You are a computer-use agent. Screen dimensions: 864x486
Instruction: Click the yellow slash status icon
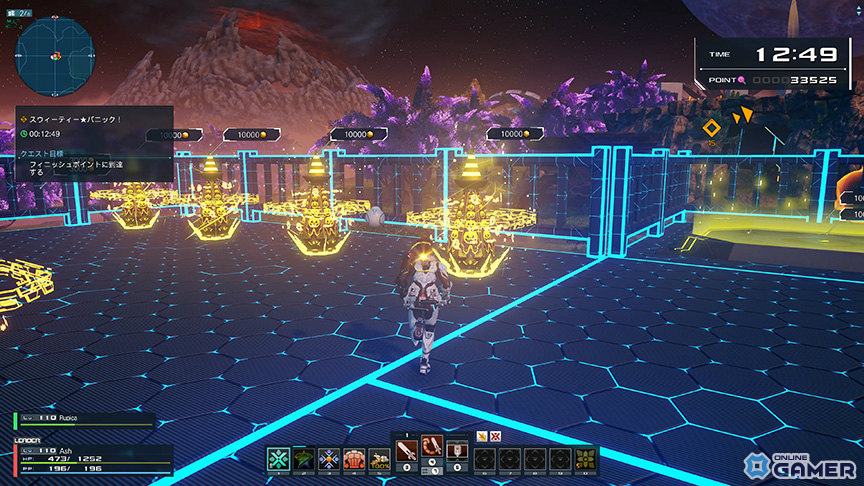pyautogui.click(x=481, y=436)
